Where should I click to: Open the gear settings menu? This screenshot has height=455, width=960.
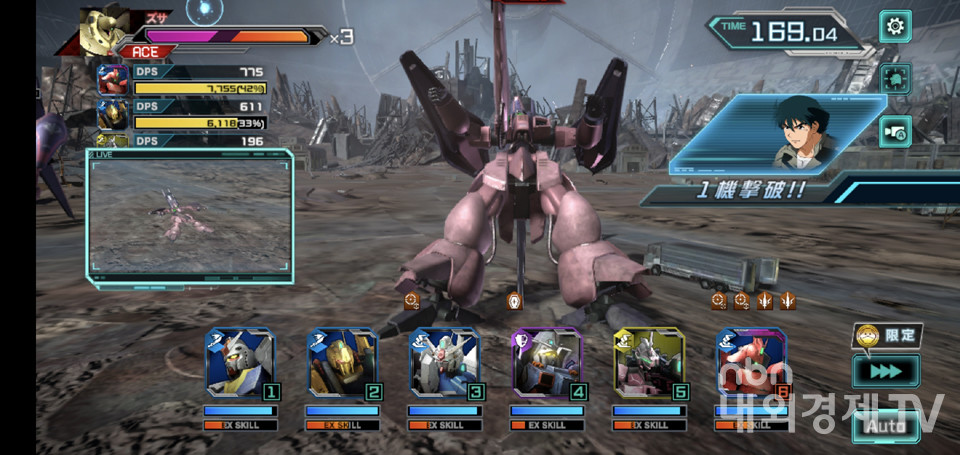(x=895, y=26)
